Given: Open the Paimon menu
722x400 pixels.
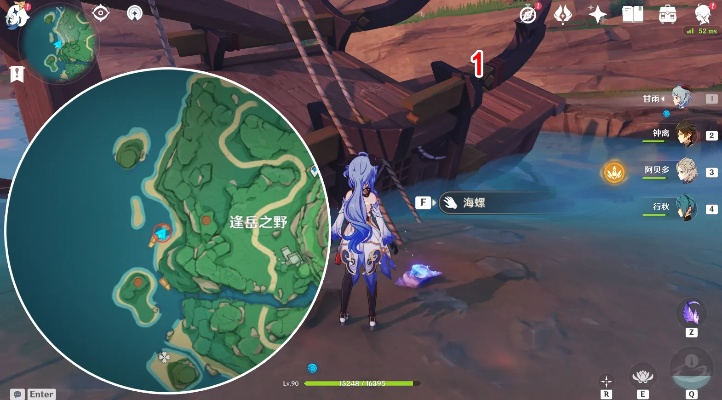Looking at the screenshot, I should point(13,15).
